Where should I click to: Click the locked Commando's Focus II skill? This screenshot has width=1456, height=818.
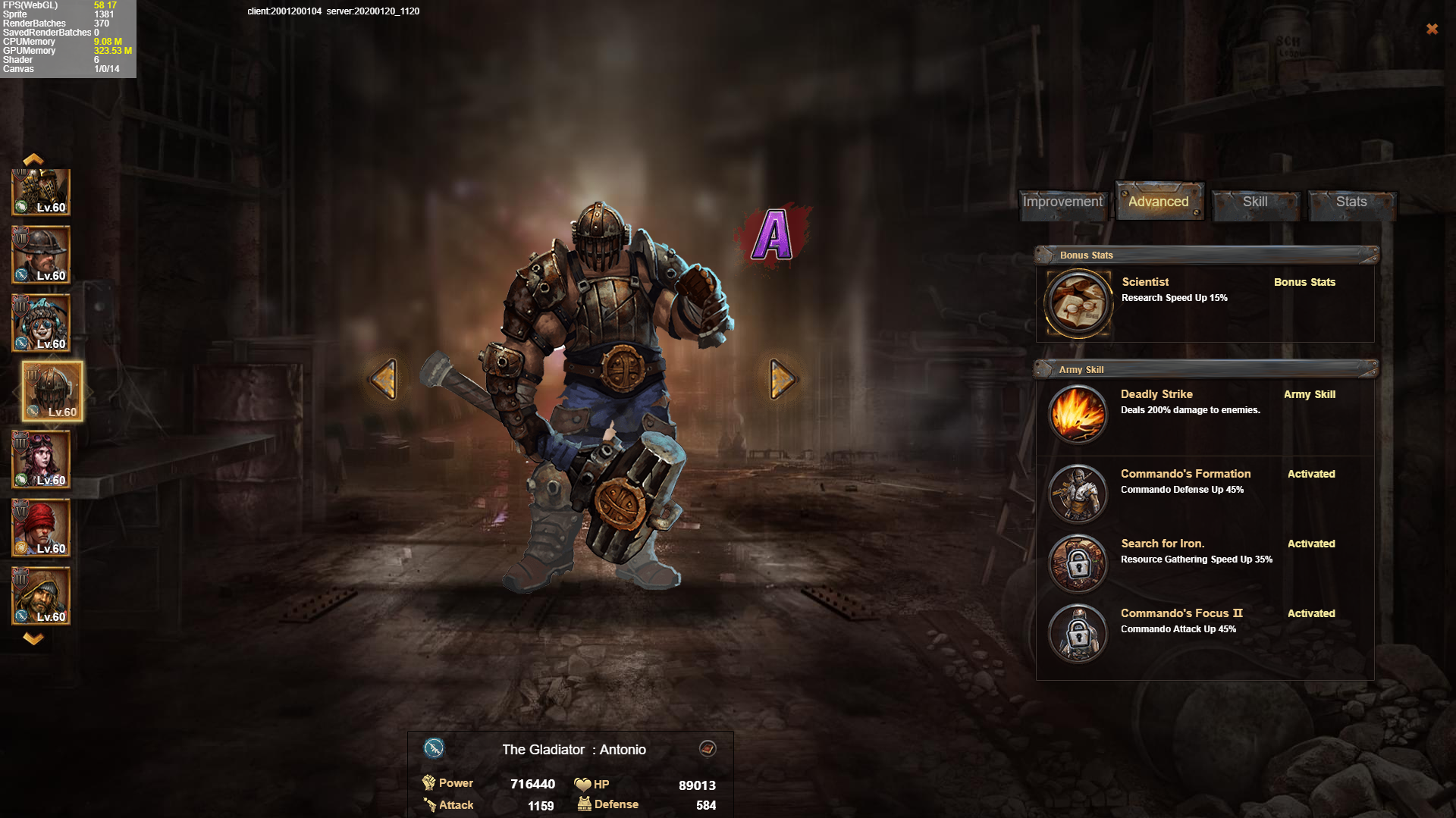(x=1078, y=633)
